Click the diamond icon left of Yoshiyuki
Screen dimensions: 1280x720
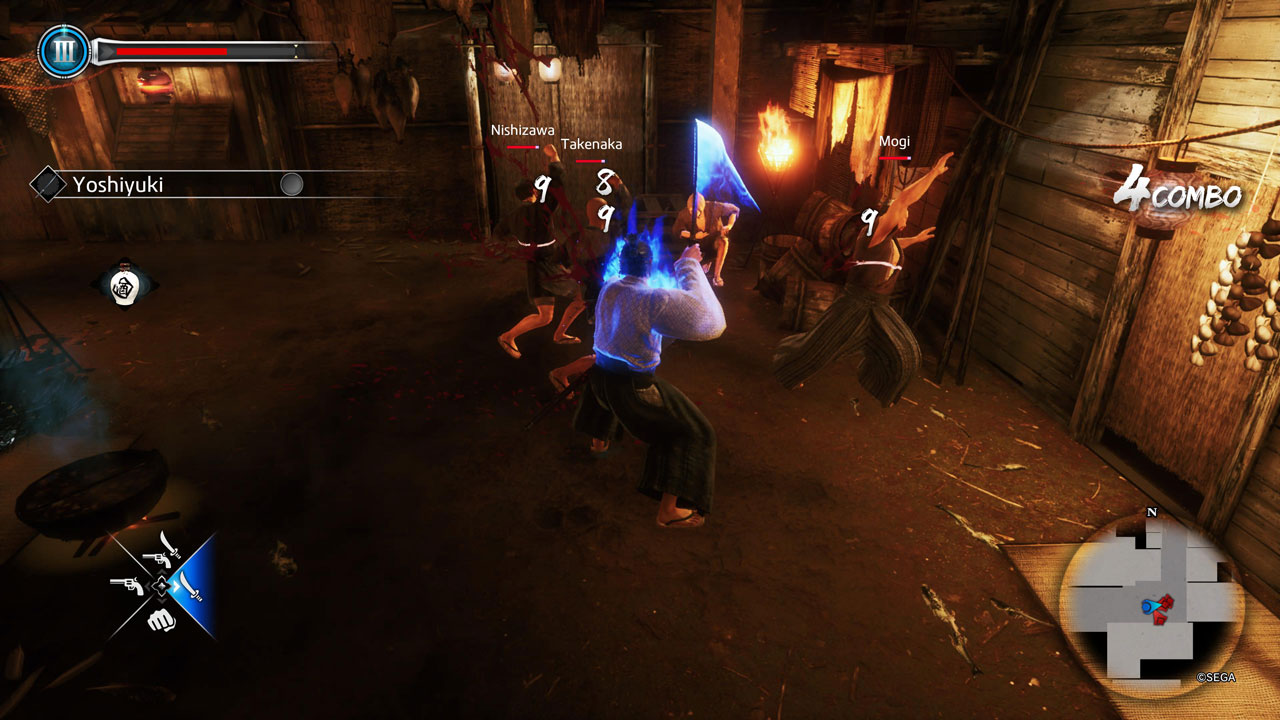coord(47,185)
